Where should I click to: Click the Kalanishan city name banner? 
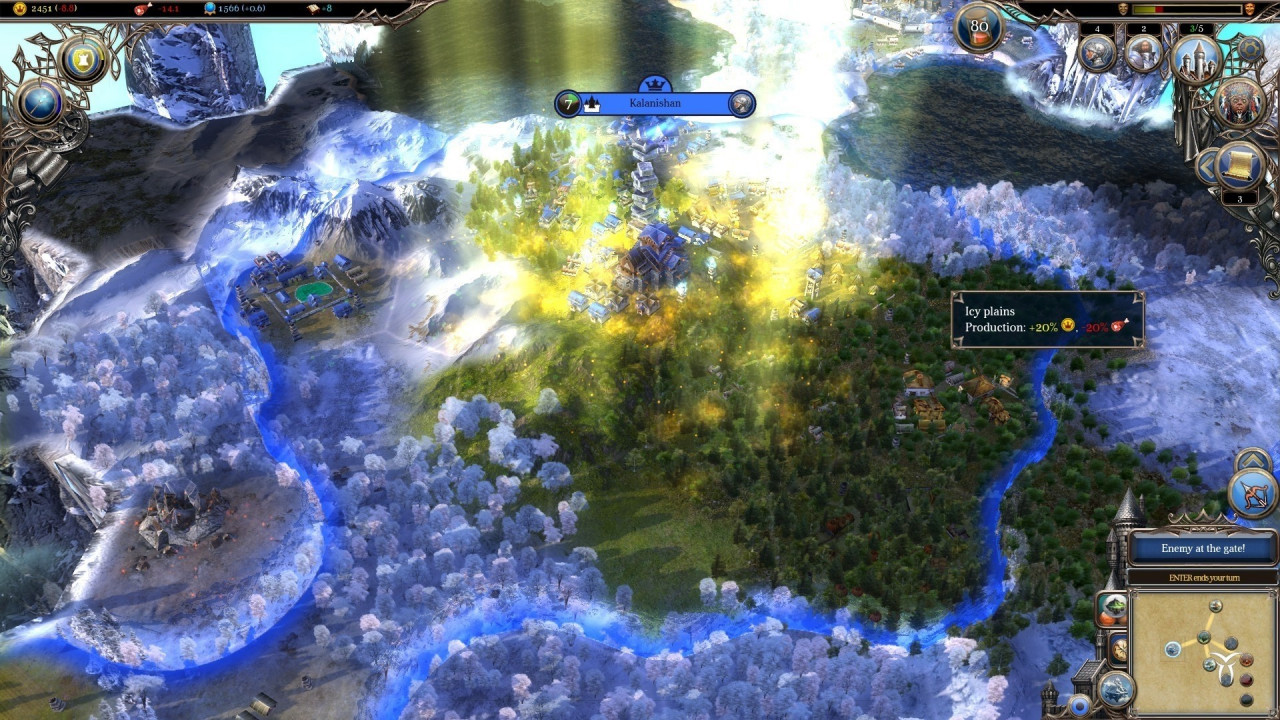point(656,103)
